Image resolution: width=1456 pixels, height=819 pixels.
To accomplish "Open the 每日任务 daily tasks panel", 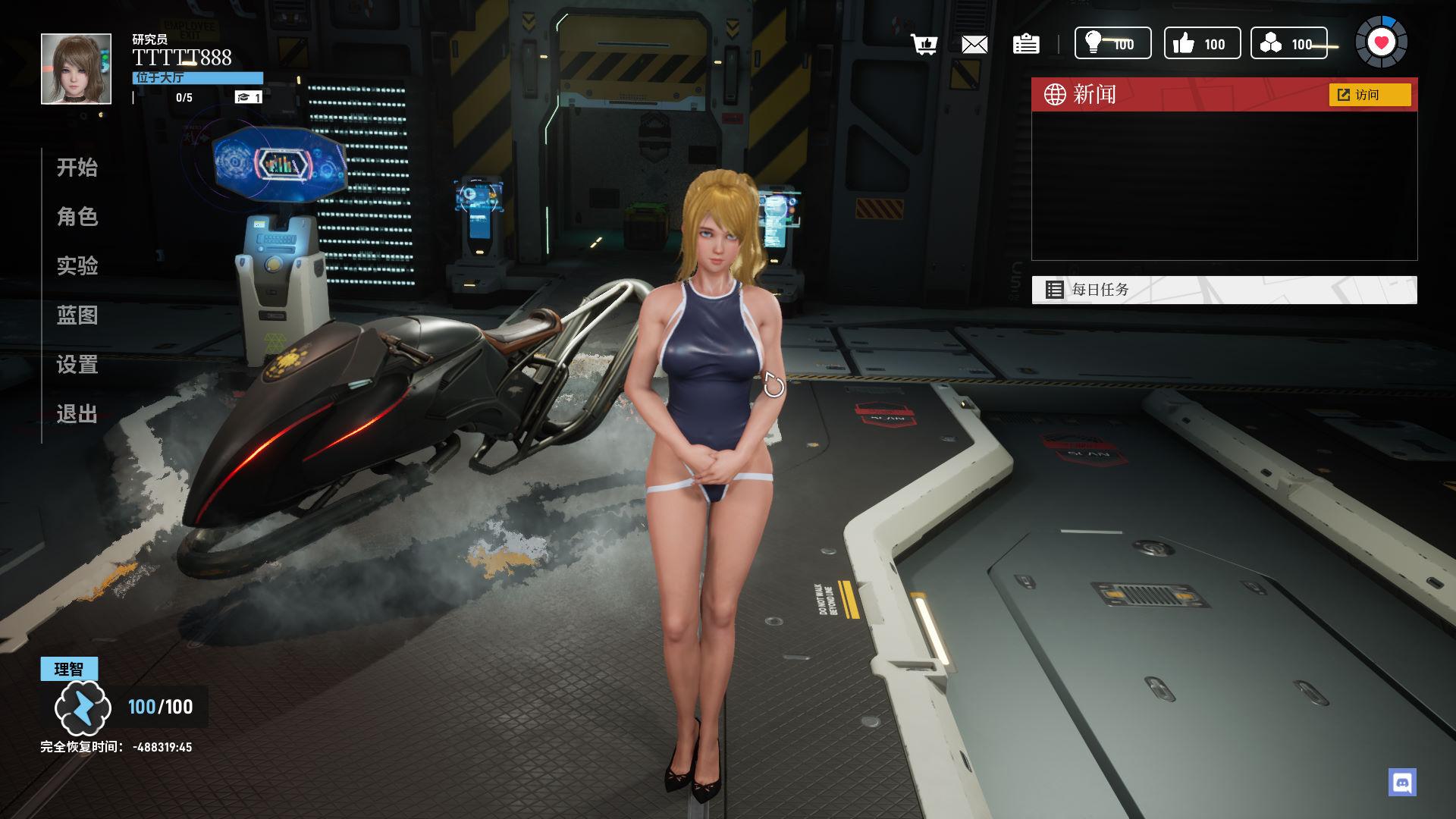I will coord(1224,290).
